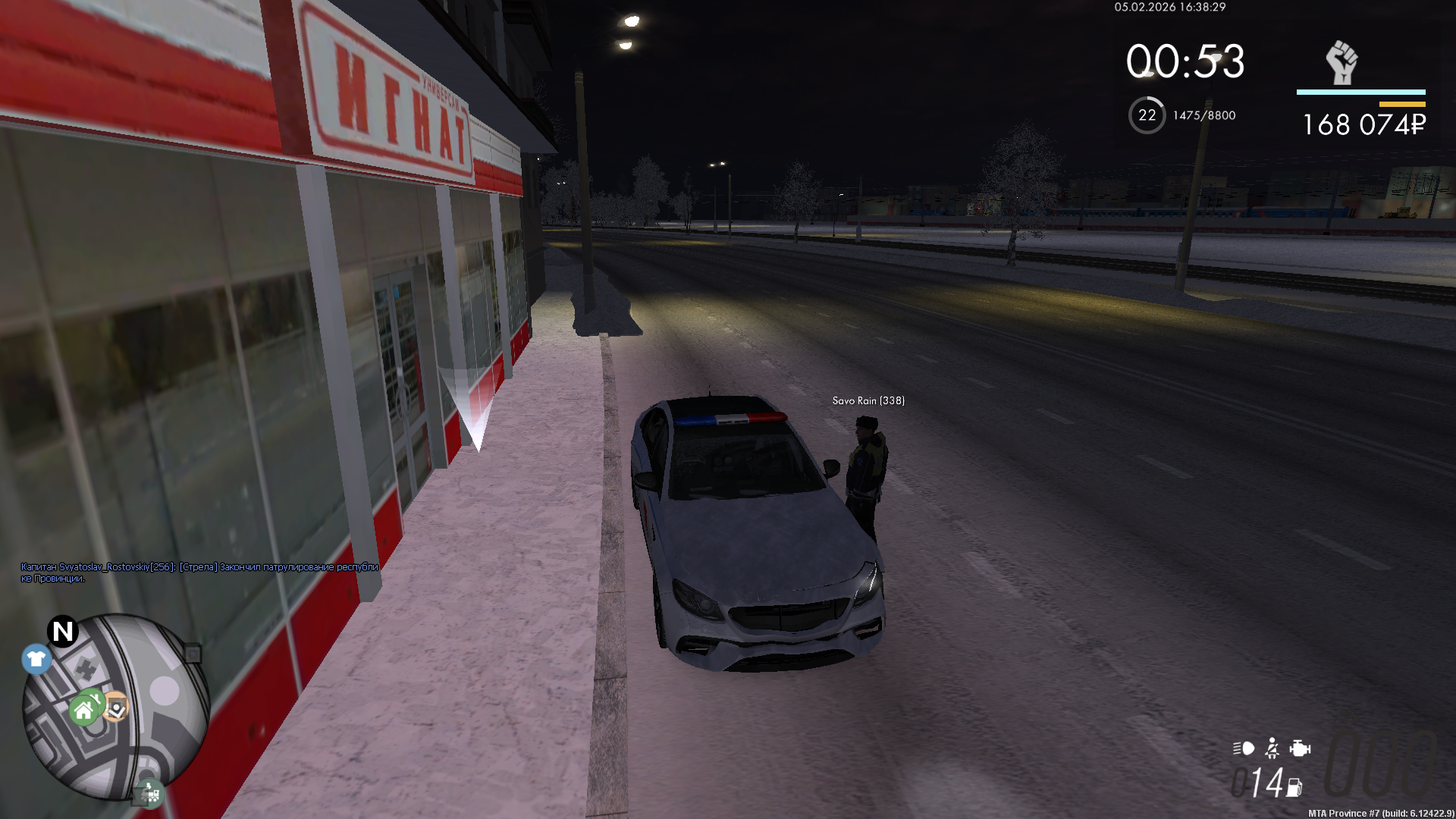Click the raised fist icon
The image size is (1456, 819).
(1341, 62)
